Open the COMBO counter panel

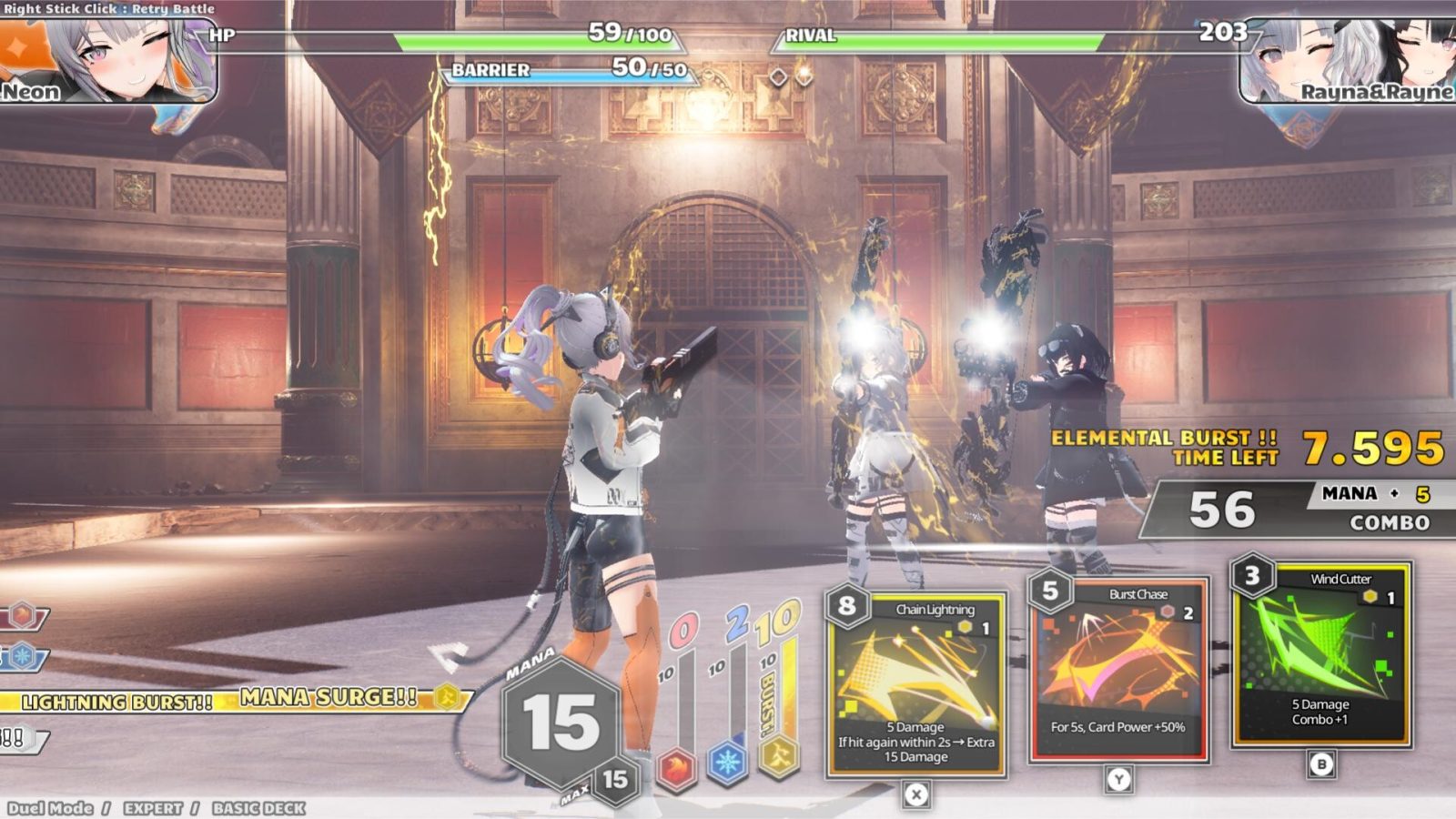click(x=1392, y=523)
